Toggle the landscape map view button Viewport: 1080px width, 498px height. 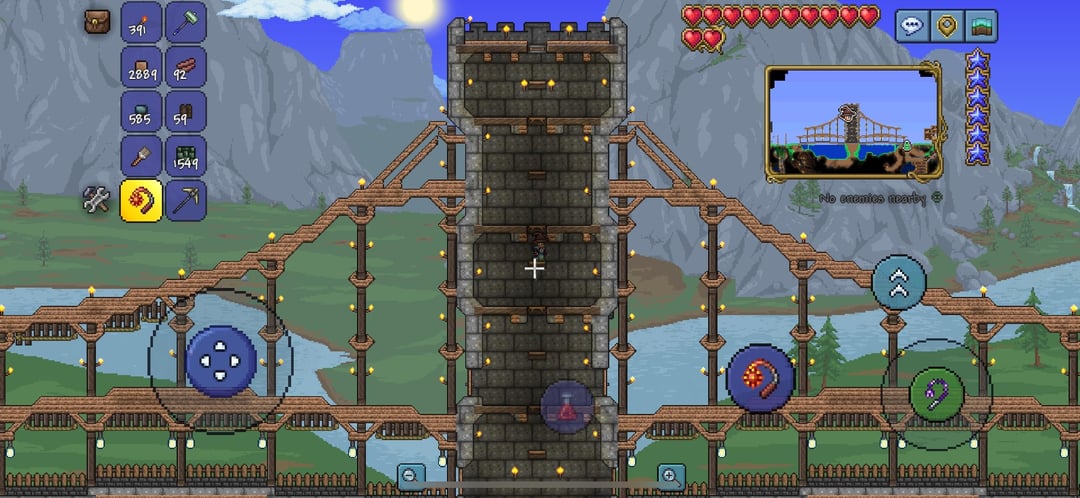coord(981,26)
